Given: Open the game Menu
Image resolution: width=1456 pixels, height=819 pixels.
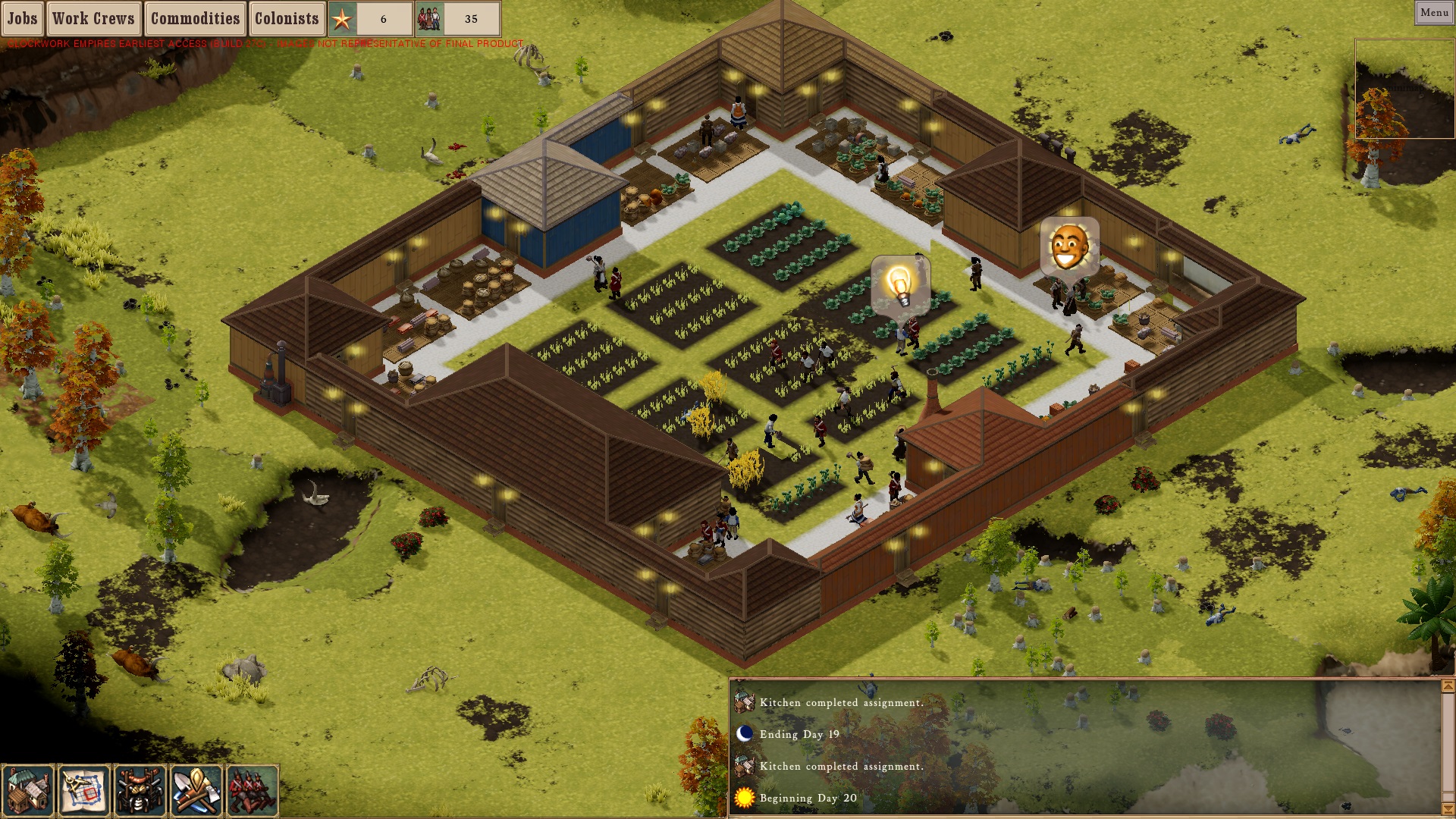Looking at the screenshot, I should coord(1433,12).
